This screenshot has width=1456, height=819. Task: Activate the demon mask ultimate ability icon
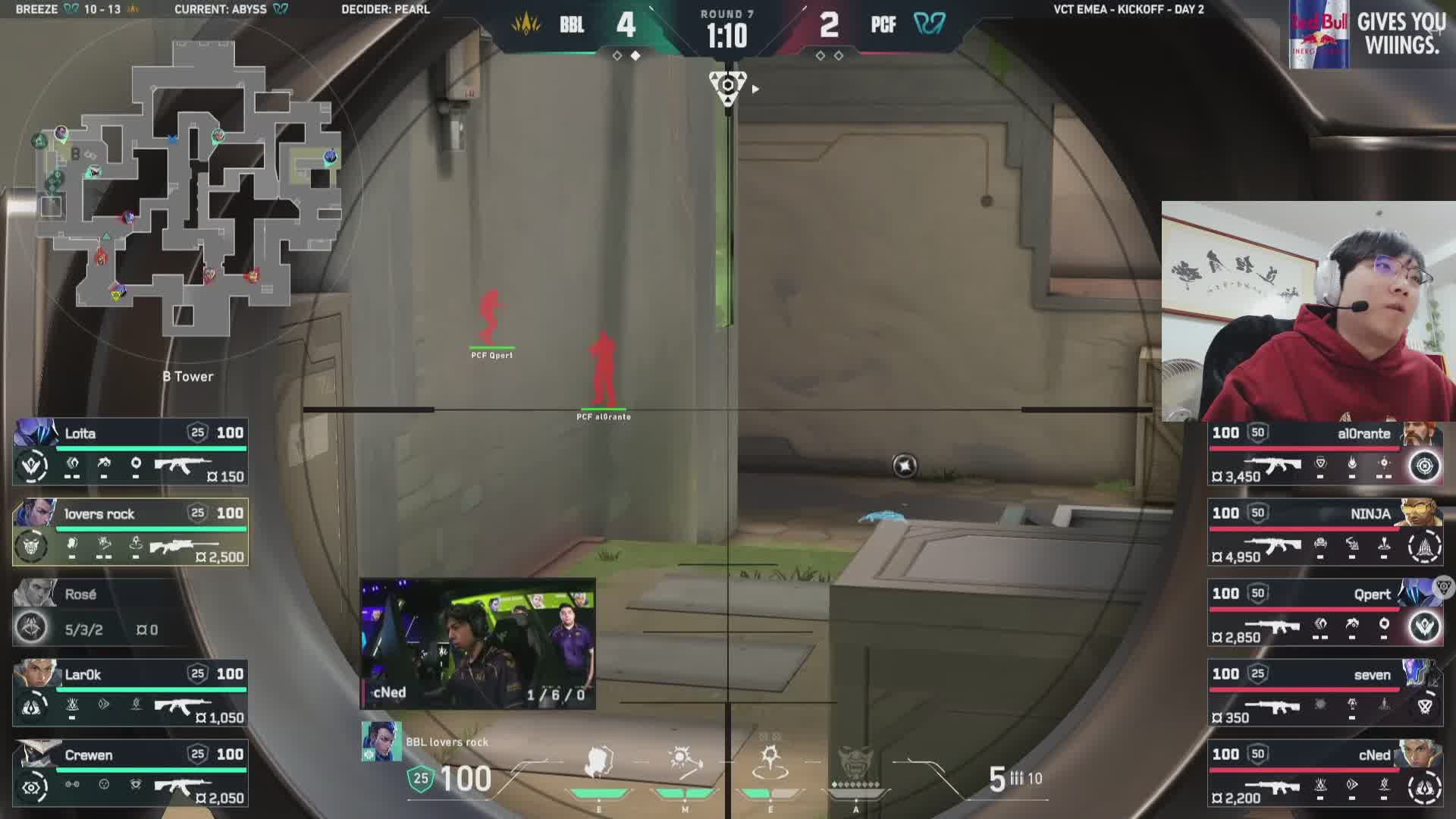point(856,762)
